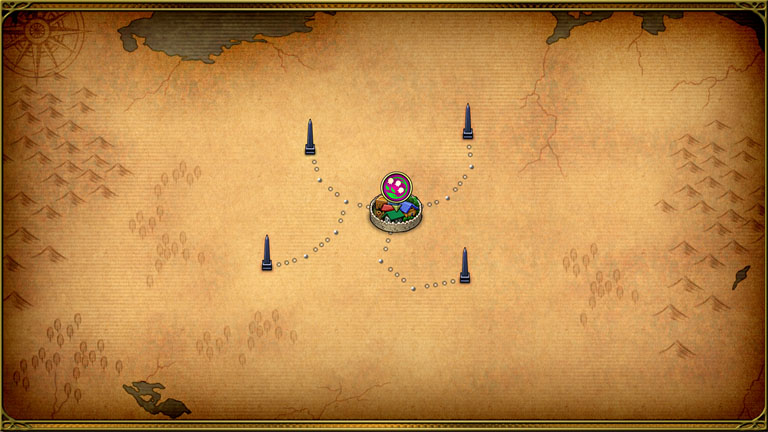Select the central walled town map node
Screen dimensions: 768x432
point(393,214)
